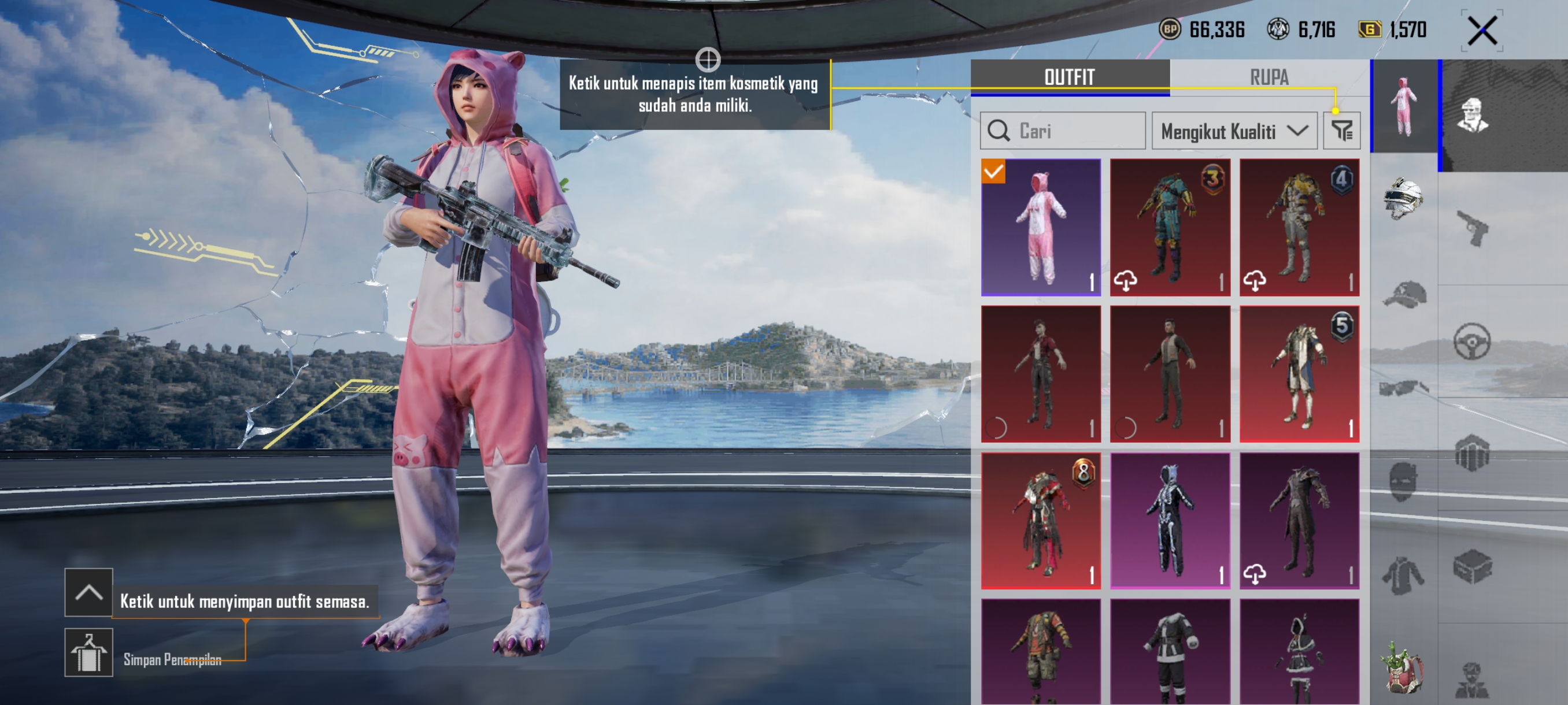This screenshot has height=705, width=1568.
Task: Choose the teal outfit with badge 3
Action: (1169, 227)
